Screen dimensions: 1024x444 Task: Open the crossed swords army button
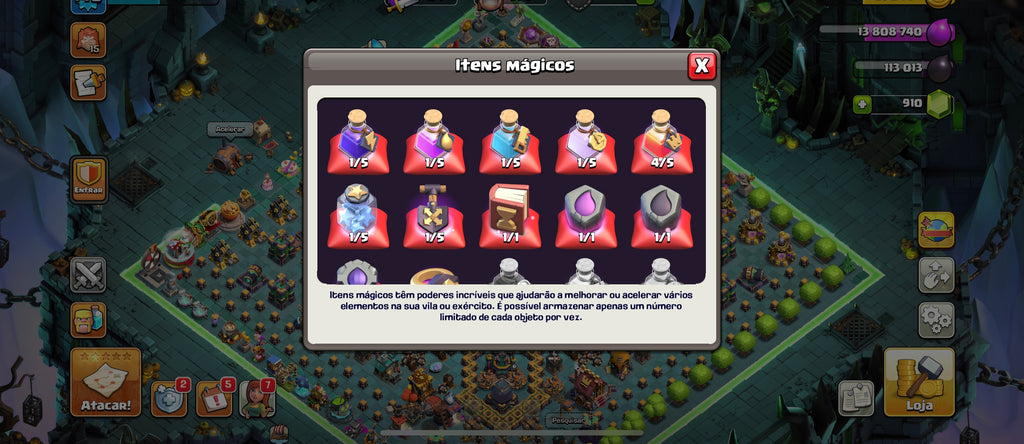[x=88, y=275]
